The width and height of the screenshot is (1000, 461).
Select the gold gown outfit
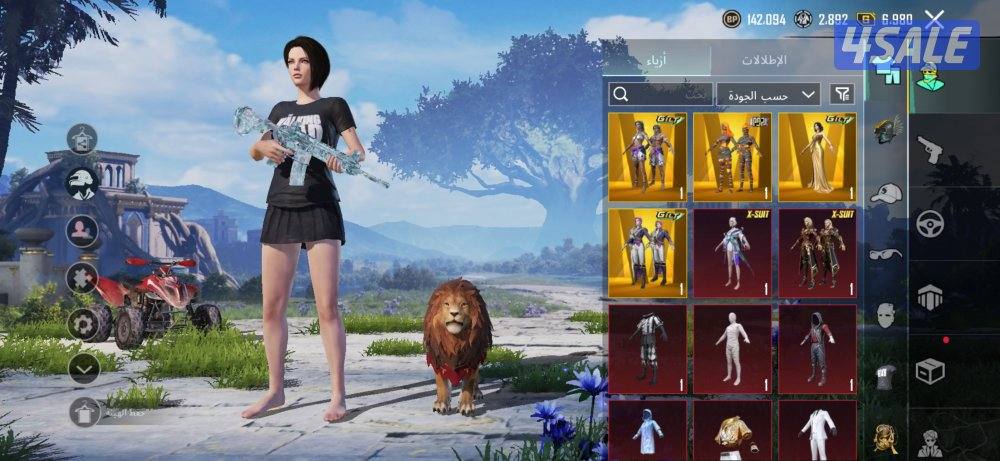[817, 155]
